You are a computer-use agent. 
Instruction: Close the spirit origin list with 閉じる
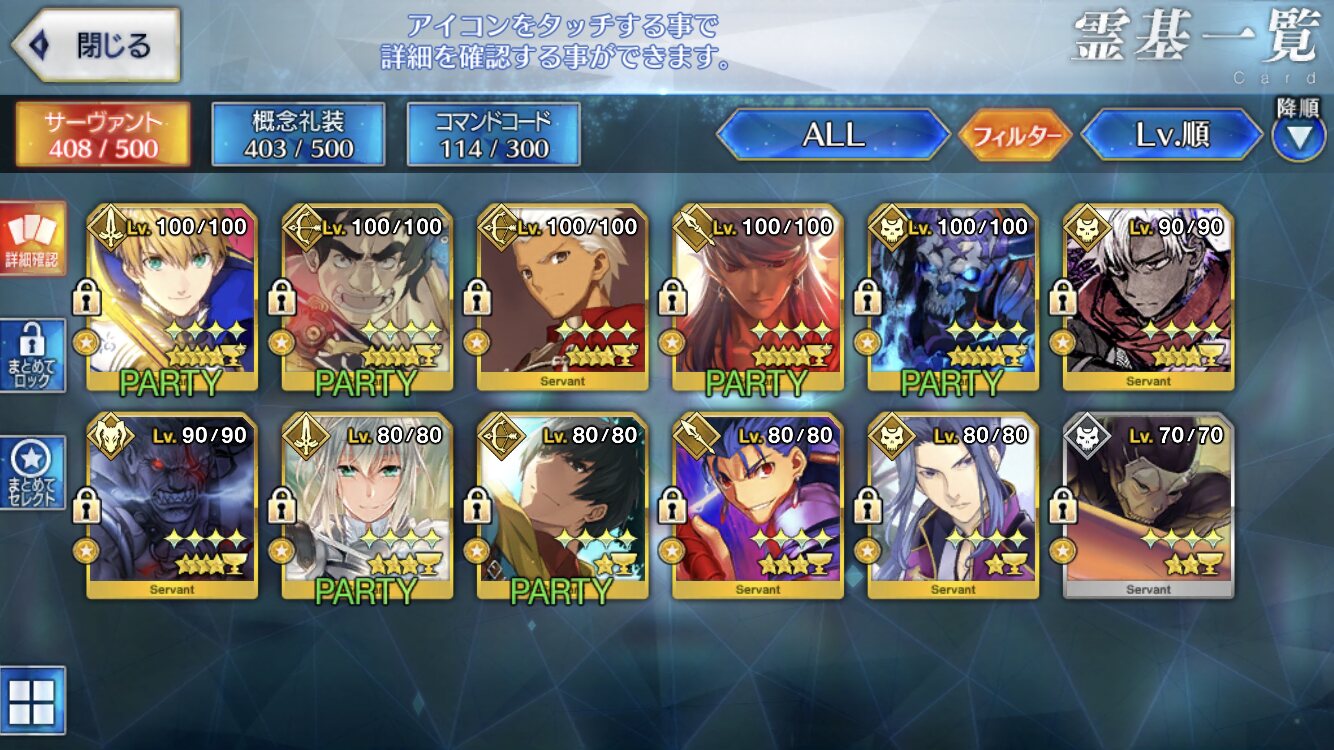(96, 46)
